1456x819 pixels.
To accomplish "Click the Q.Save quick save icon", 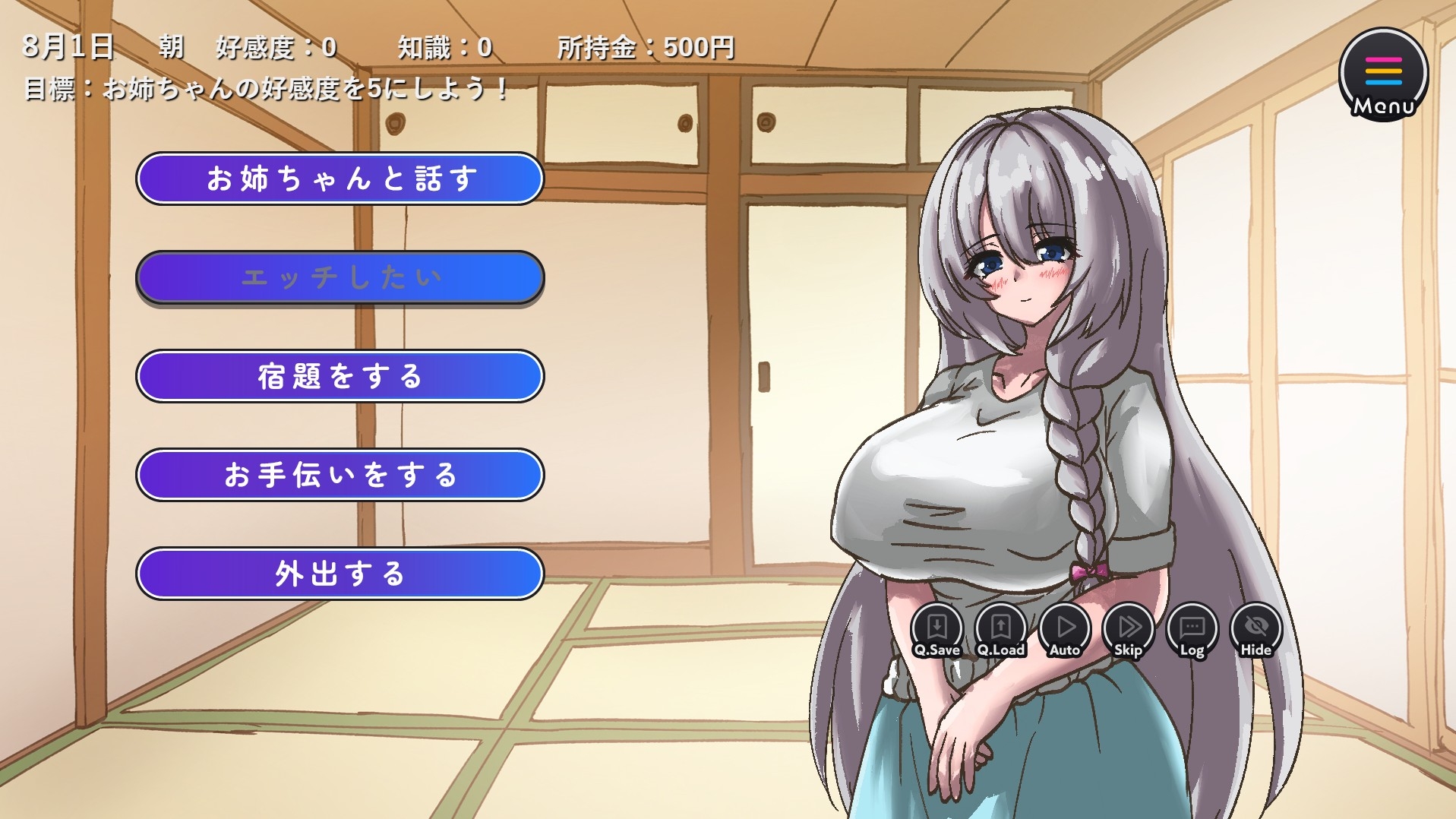I will point(936,630).
